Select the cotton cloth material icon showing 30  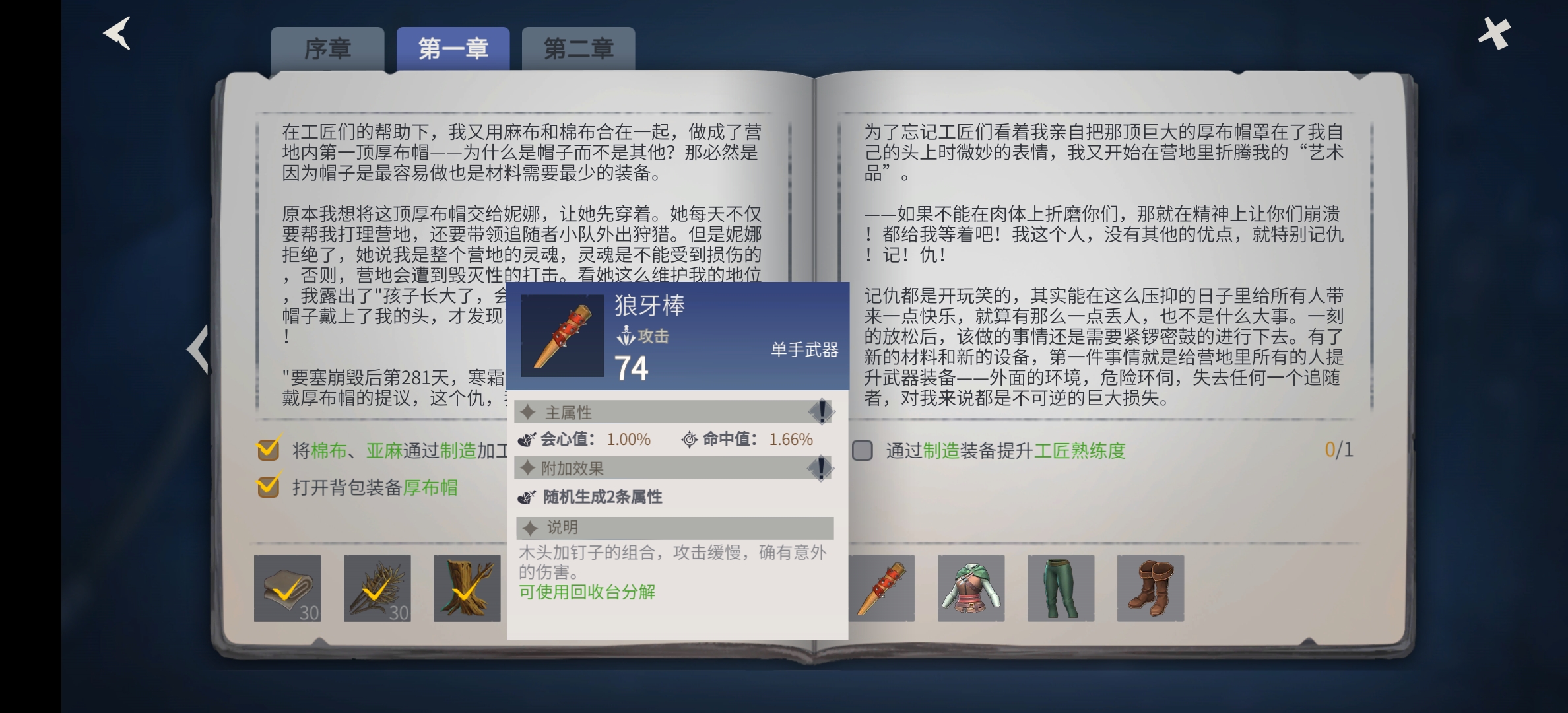point(288,588)
